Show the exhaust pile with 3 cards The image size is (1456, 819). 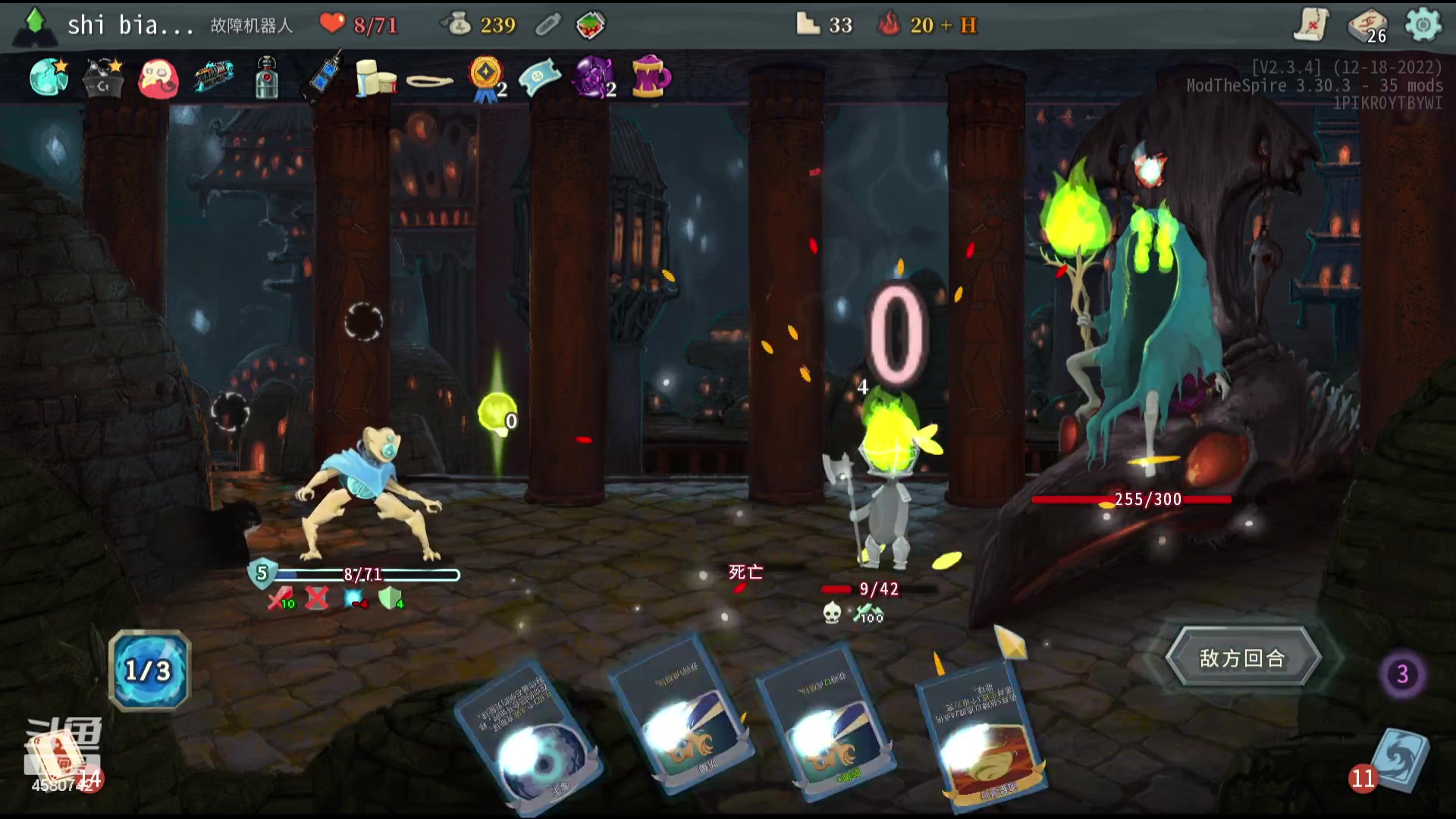(x=1402, y=674)
